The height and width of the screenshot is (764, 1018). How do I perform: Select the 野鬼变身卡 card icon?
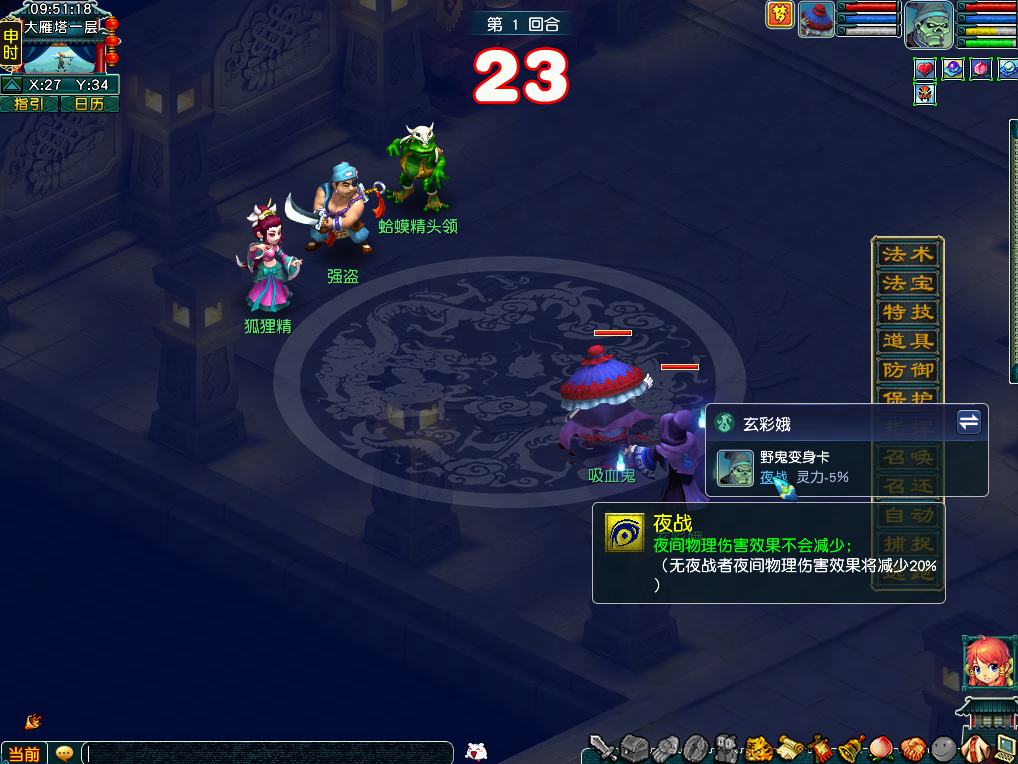coord(737,468)
